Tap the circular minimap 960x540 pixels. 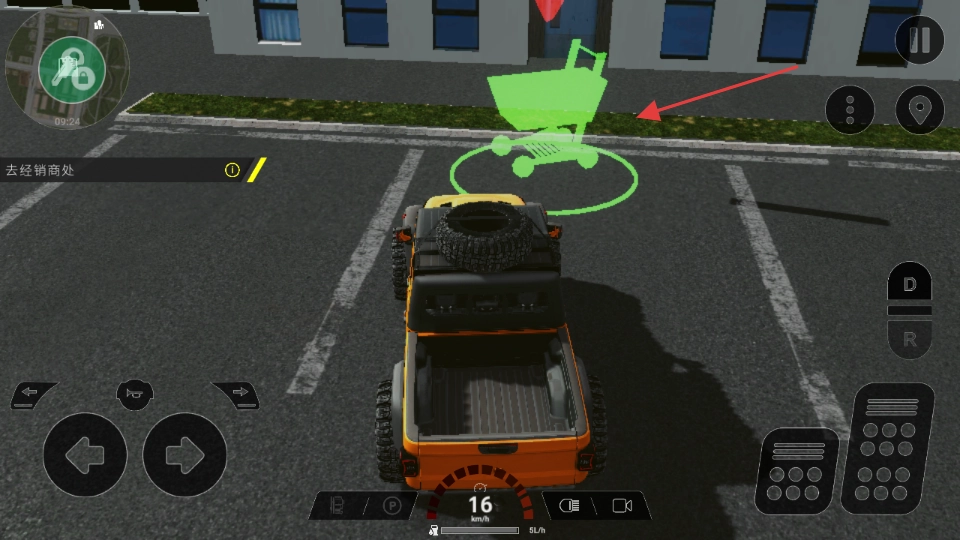coord(66,68)
